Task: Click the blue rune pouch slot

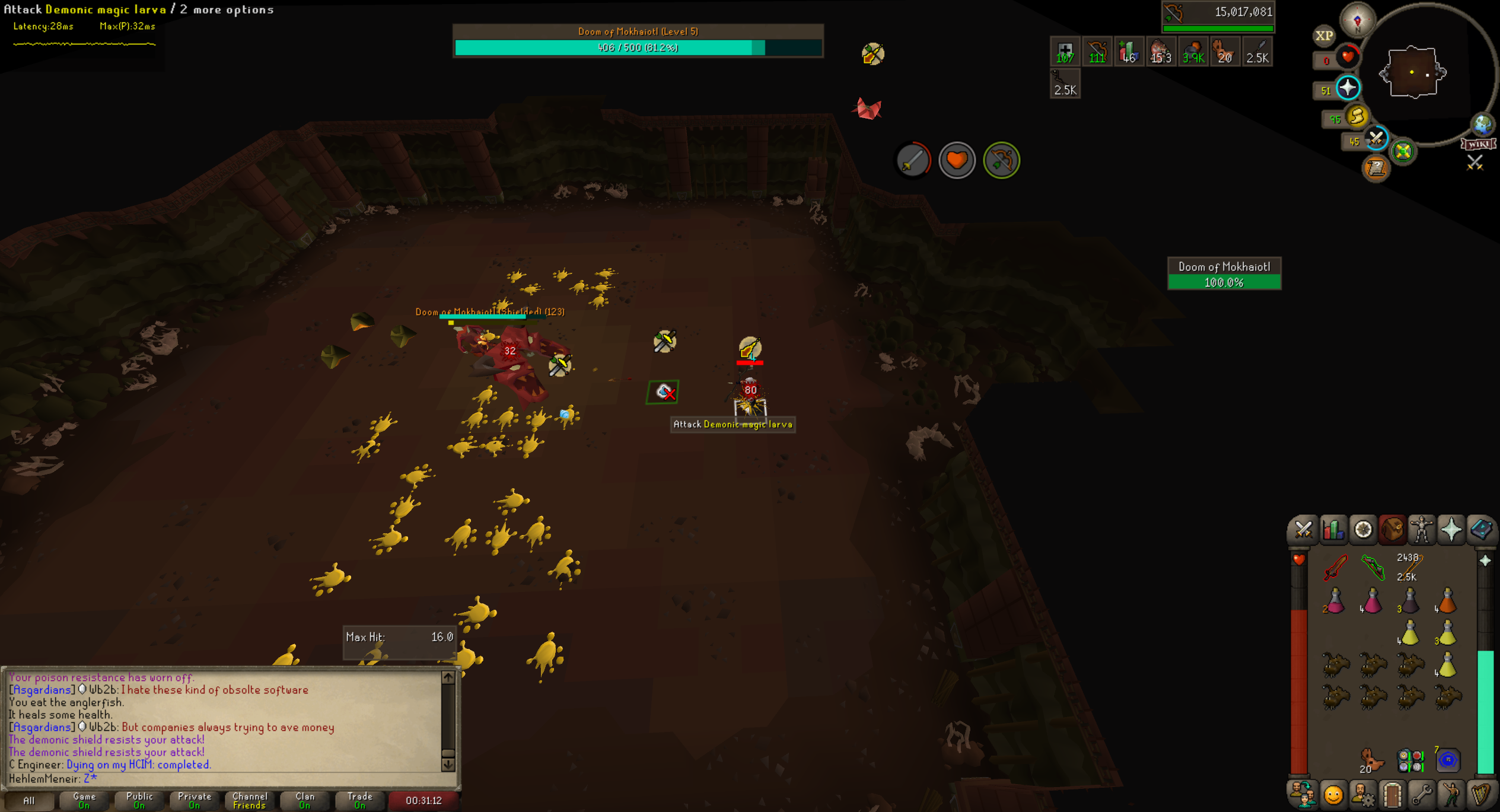Action: (1447, 760)
